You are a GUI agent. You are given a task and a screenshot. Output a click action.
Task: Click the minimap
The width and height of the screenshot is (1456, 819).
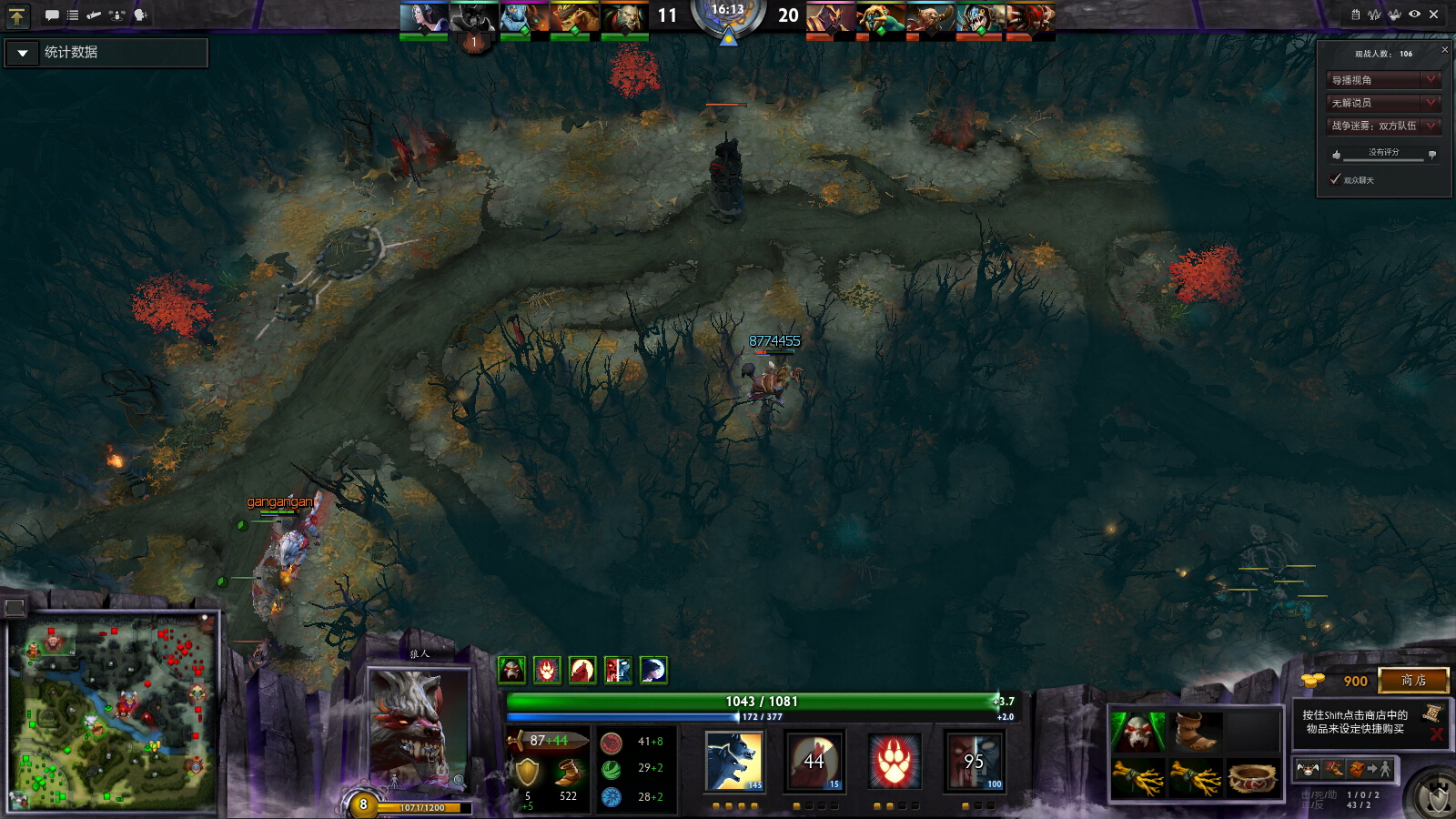pos(114,710)
